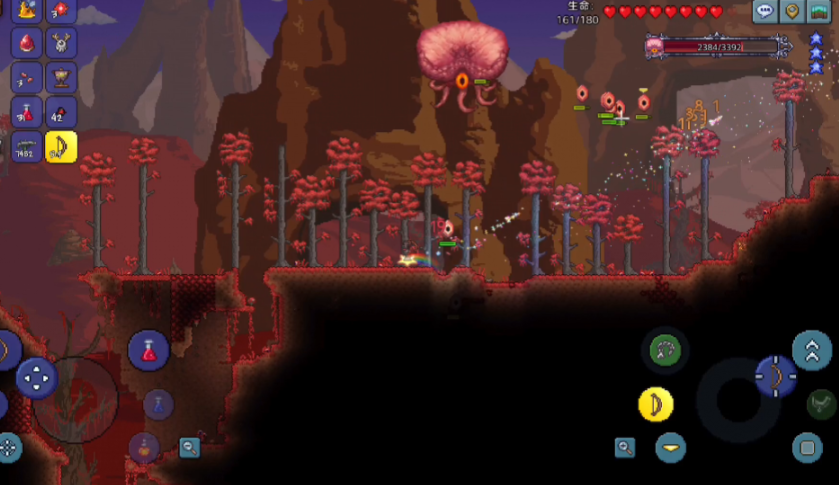Click the square interact button
Screen dimensions: 839x485
[x=807, y=447]
